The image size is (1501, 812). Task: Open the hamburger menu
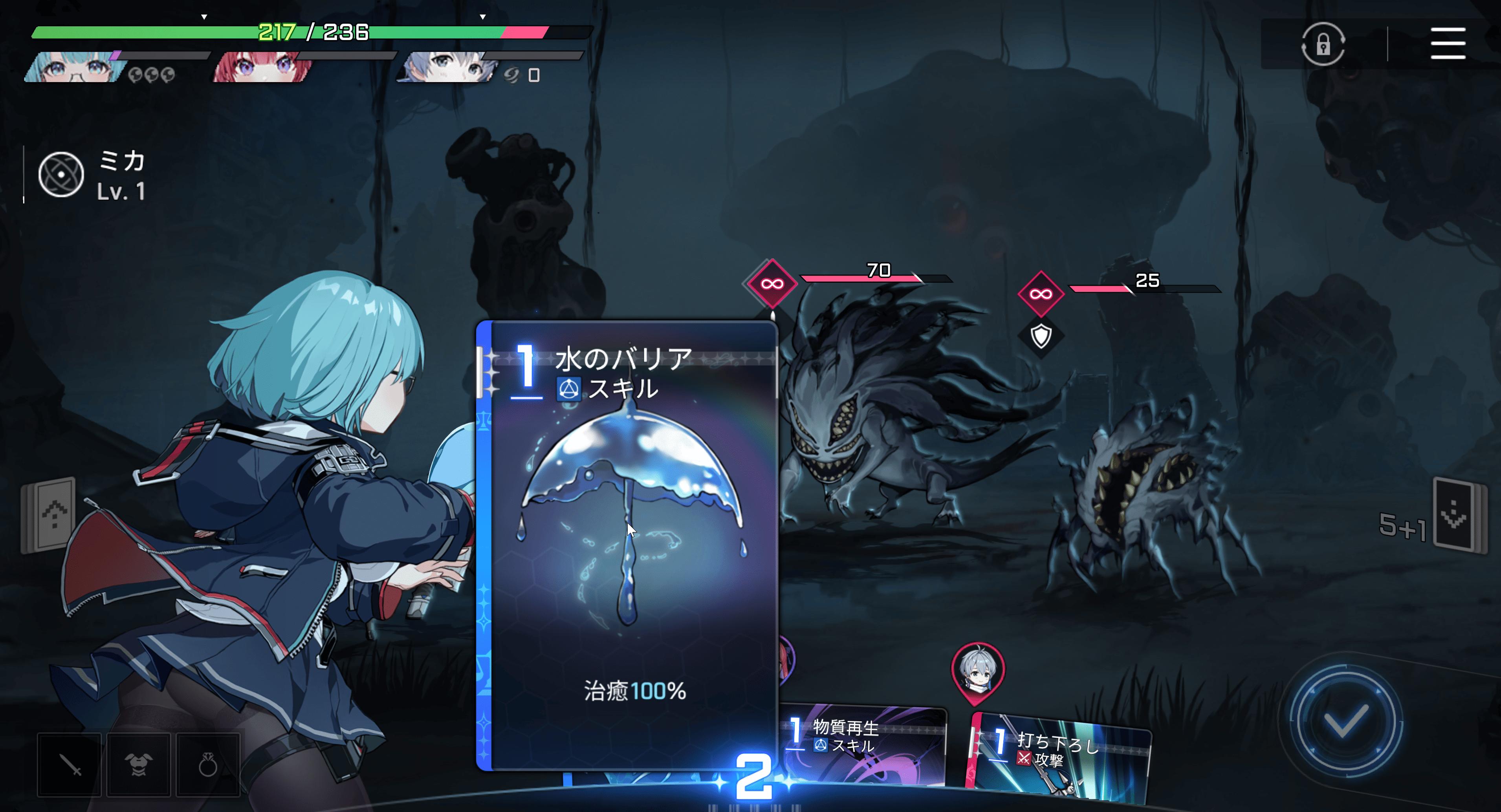pyautogui.click(x=1448, y=43)
